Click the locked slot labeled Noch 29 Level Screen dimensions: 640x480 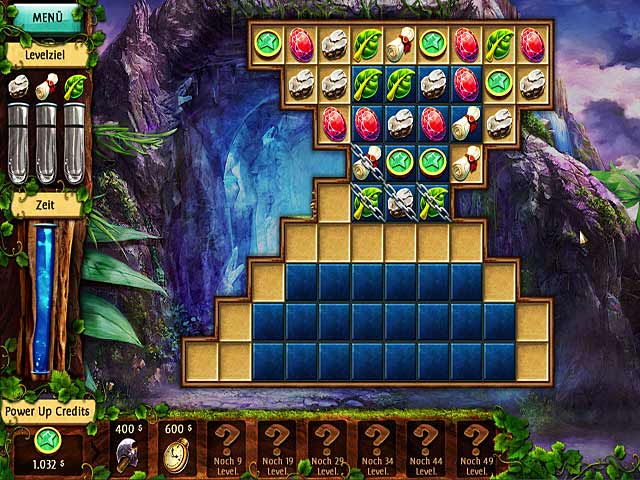click(x=326, y=448)
